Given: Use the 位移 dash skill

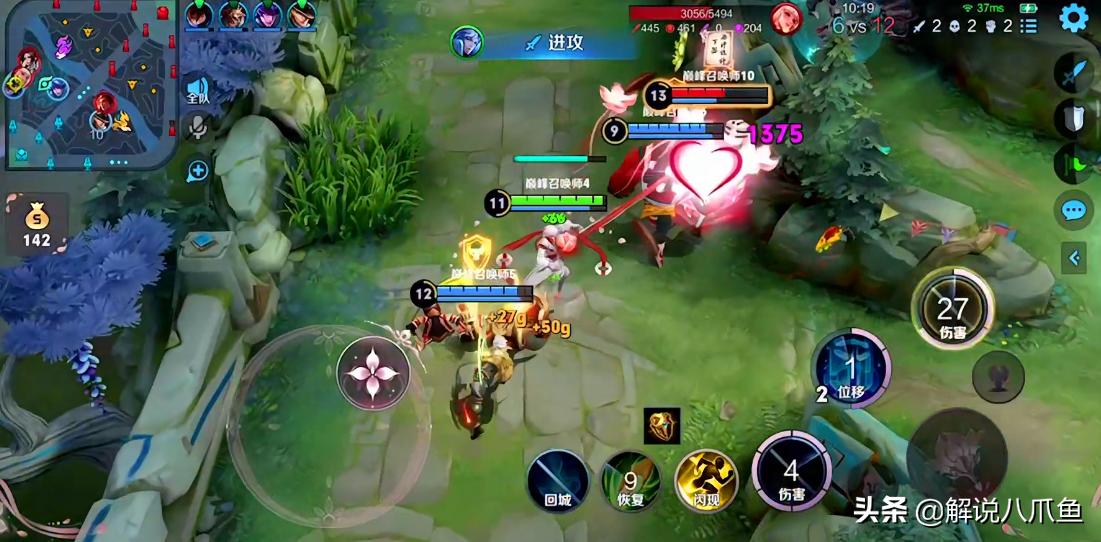Looking at the screenshot, I should [x=851, y=368].
